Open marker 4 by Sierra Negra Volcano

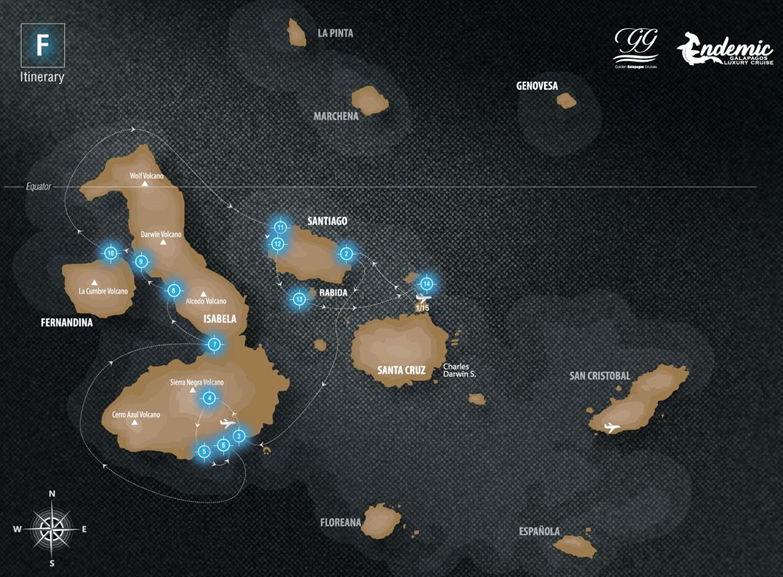tap(209, 398)
